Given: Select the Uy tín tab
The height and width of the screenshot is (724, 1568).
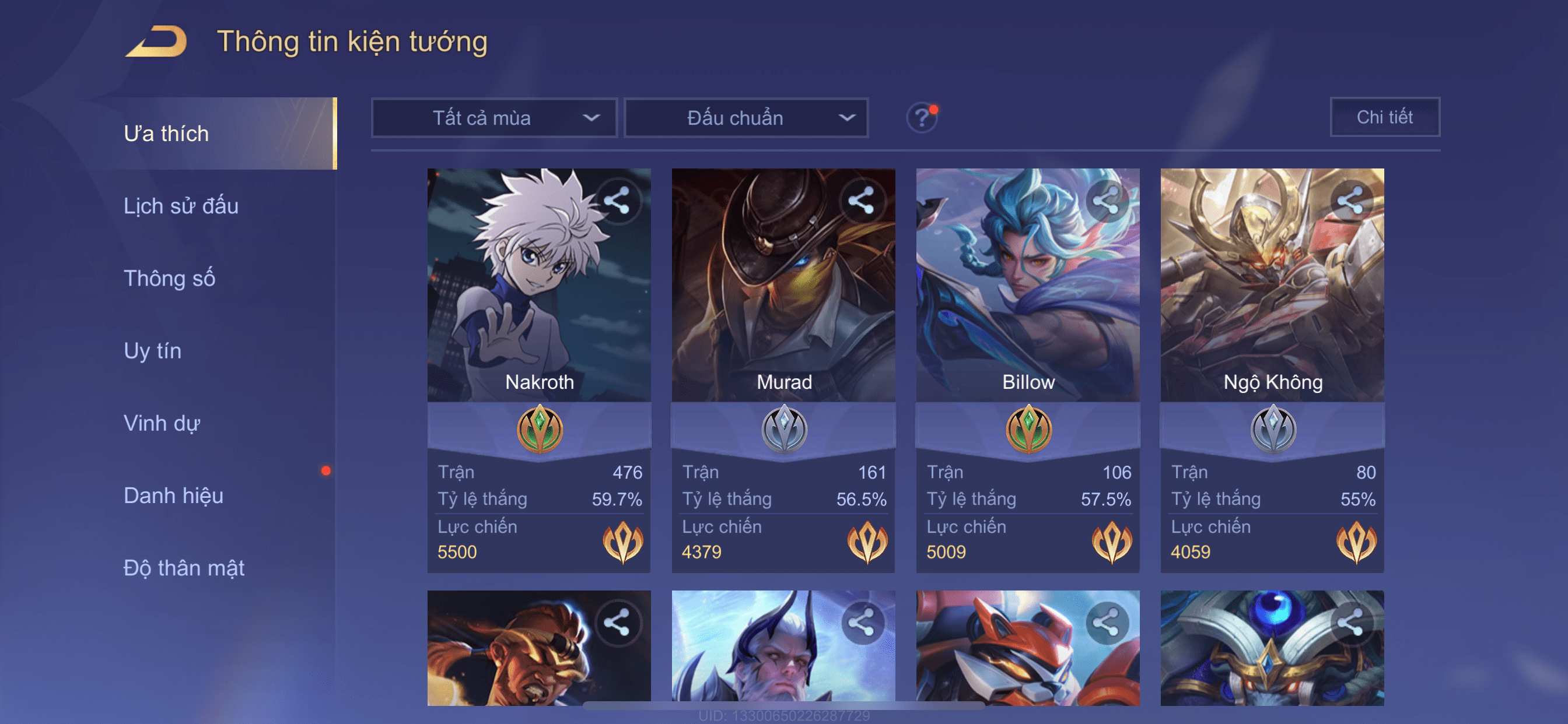Looking at the screenshot, I should pyautogui.click(x=152, y=350).
